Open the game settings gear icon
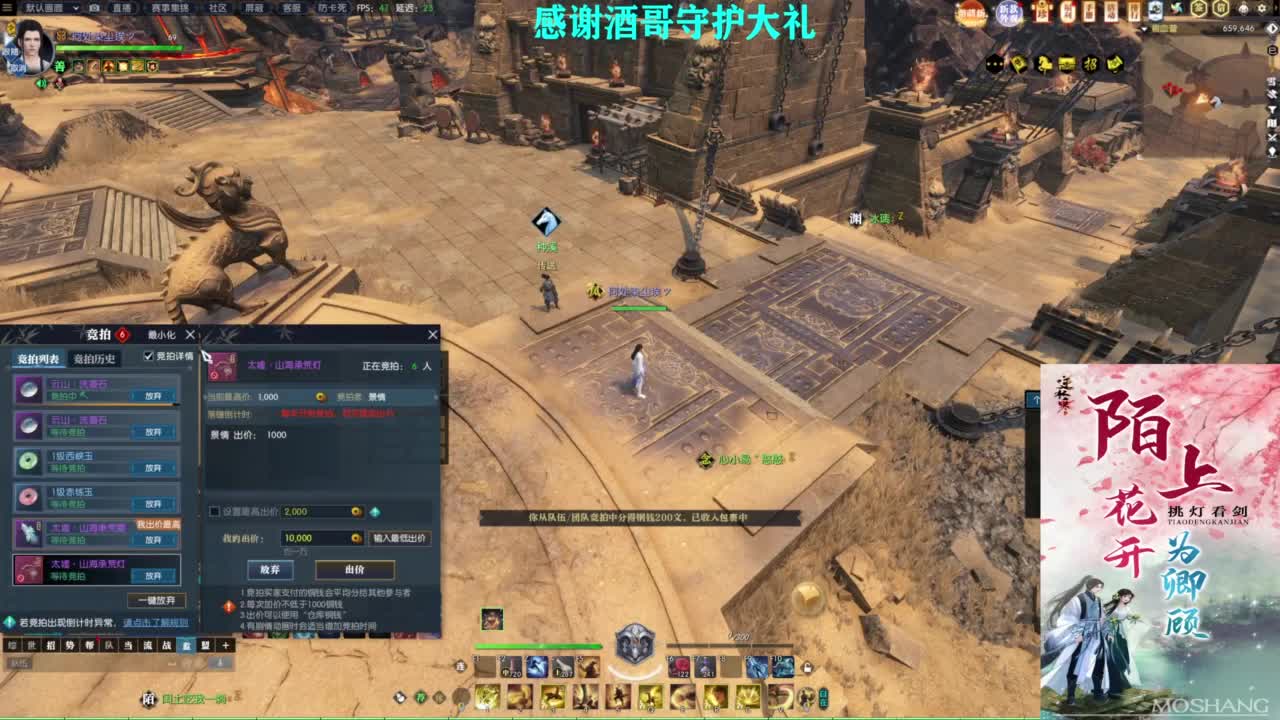1280x720 pixels. point(1261,8)
